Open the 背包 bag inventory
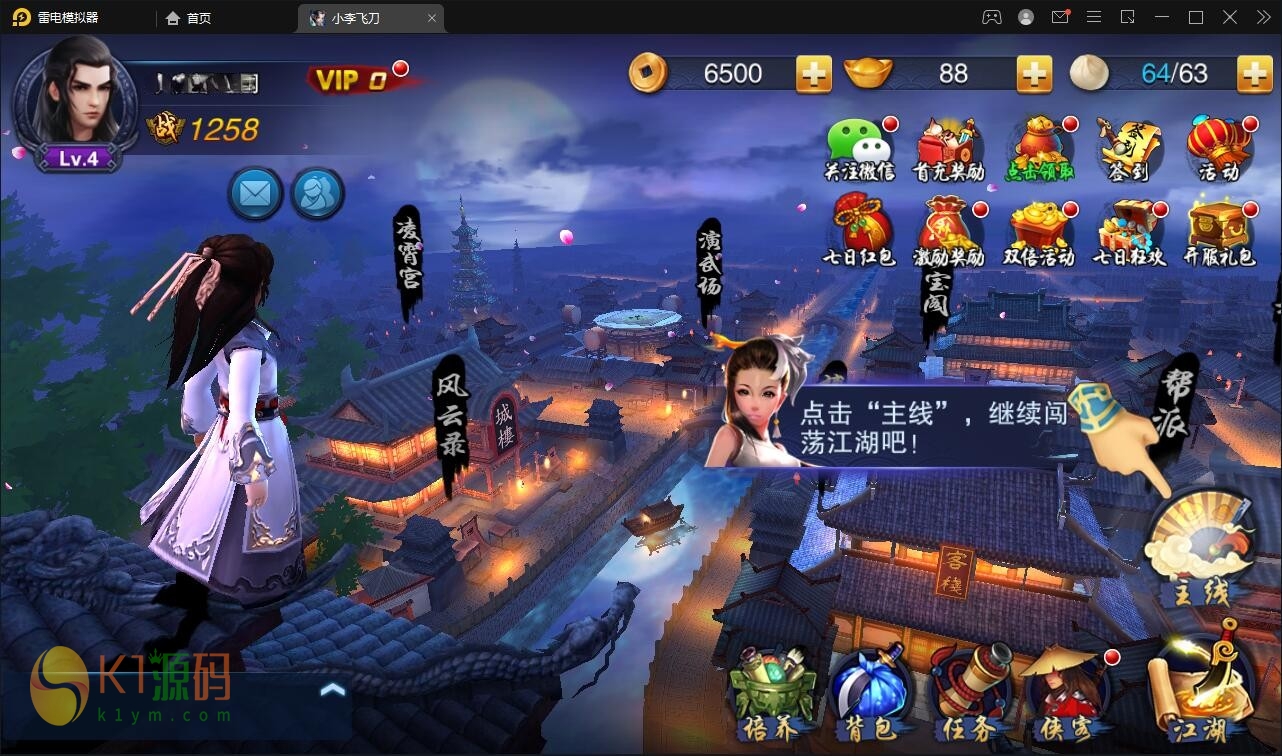1282x756 pixels. tap(866, 692)
